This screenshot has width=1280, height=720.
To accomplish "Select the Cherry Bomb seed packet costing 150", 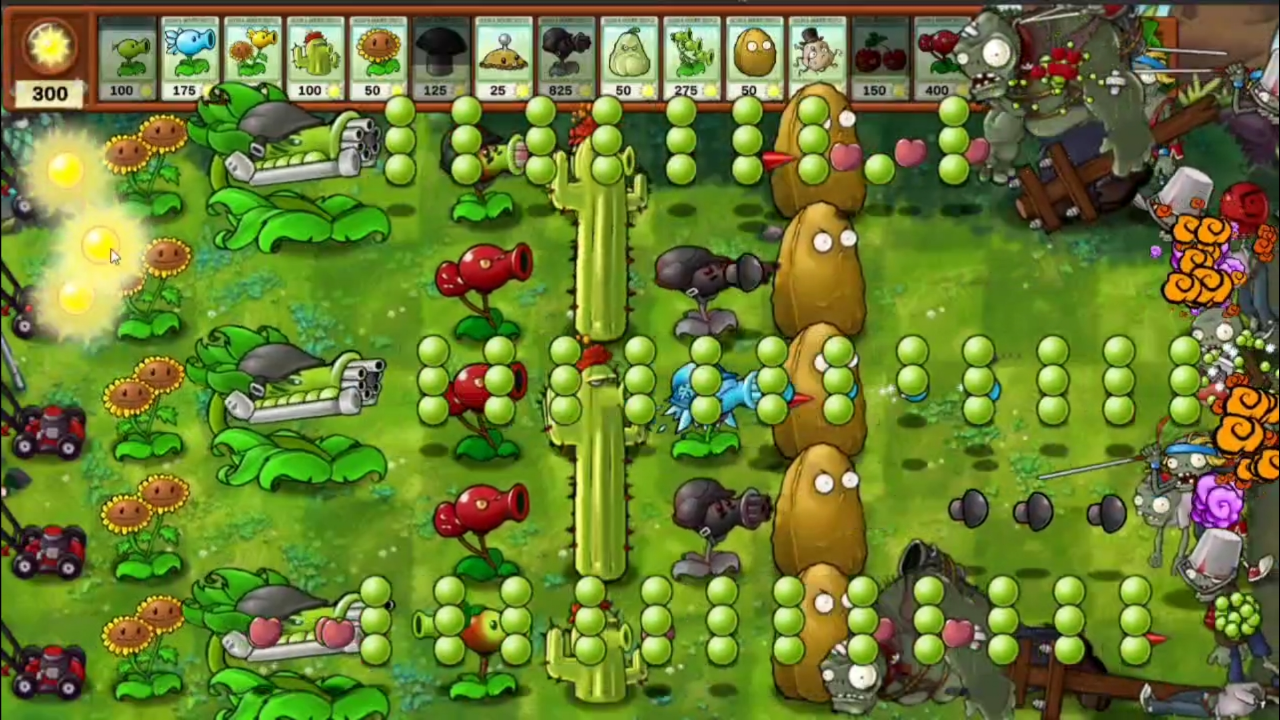I will pos(874,55).
